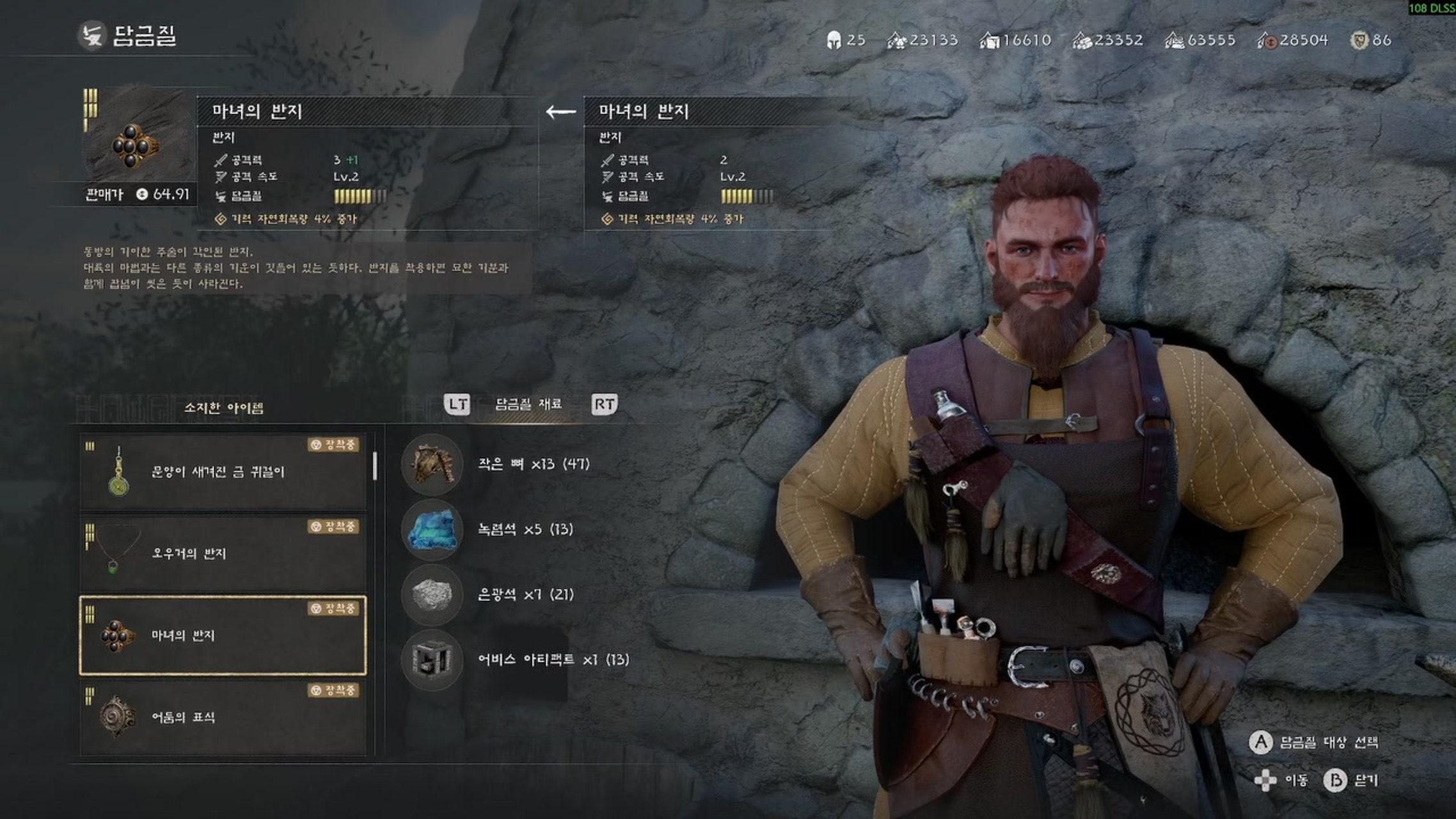
Task: Choose the 은광석 silver ore material
Action: pyautogui.click(x=432, y=595)
